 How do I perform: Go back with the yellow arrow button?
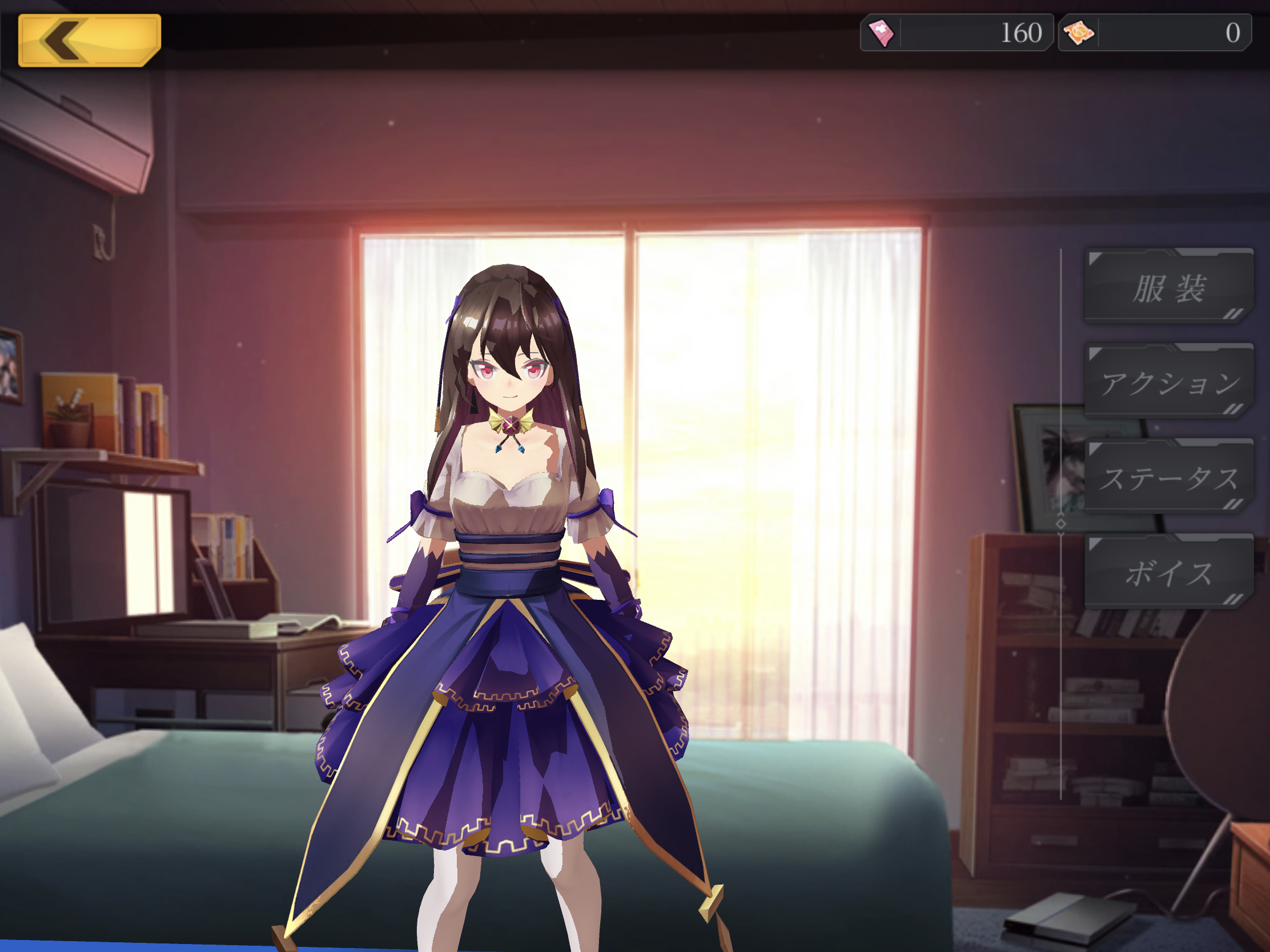click(x=89, y=40)
